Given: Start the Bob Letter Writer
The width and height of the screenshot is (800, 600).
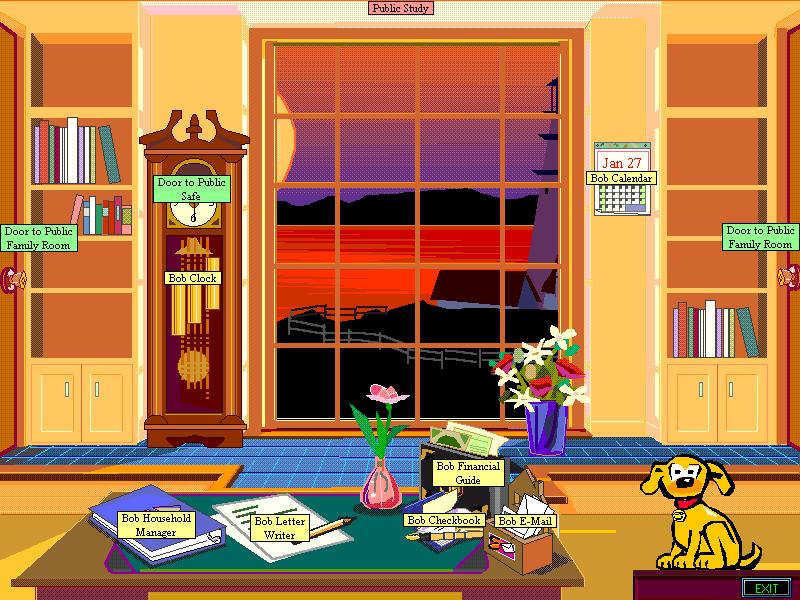Looking at the screenshot, I should (x=280, y=527).
